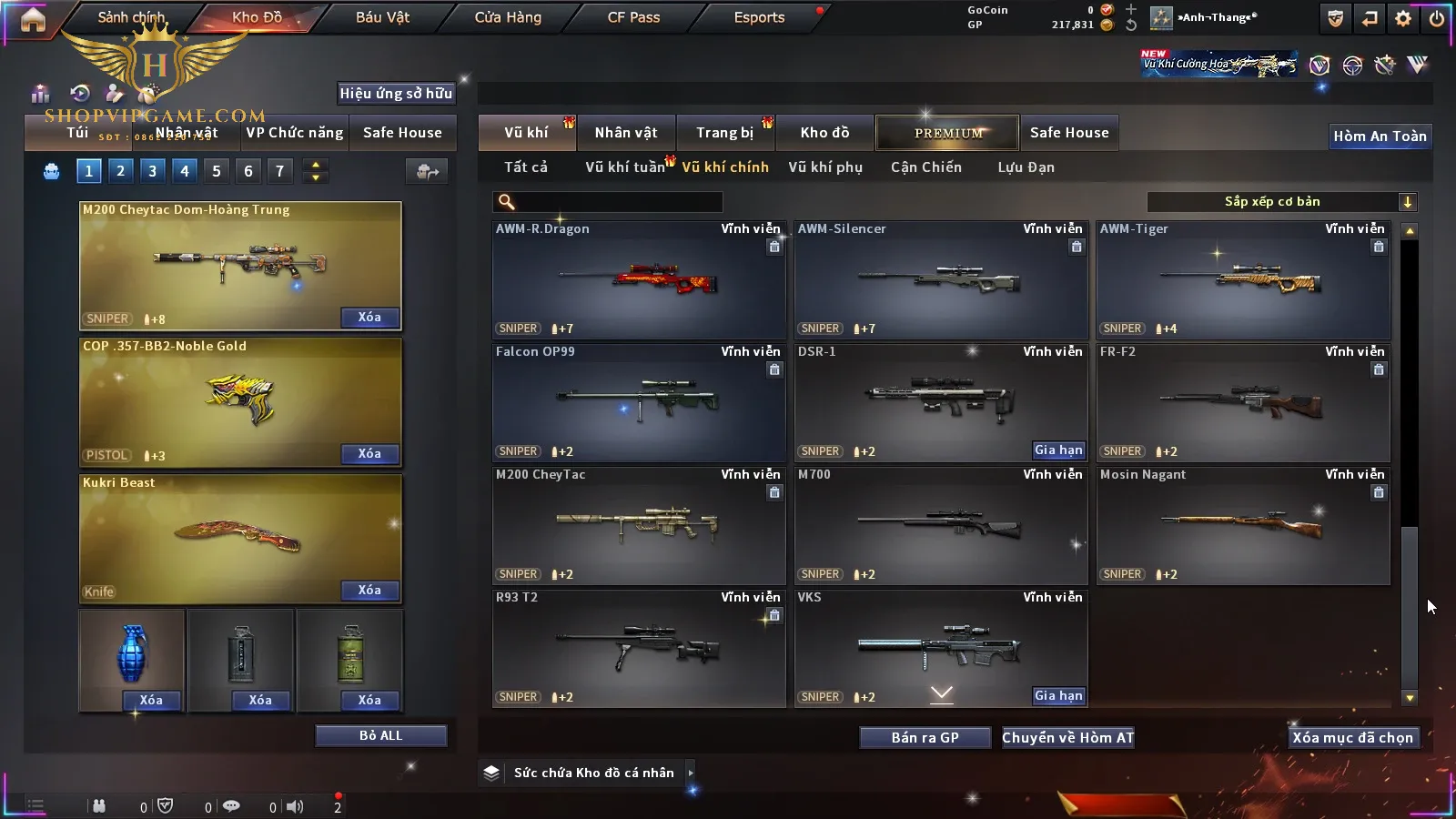This screenshot has width=1456, height=819.
Task: Delete selection with Xóa mục đã chọn
Action: (x=1352, y=738)
